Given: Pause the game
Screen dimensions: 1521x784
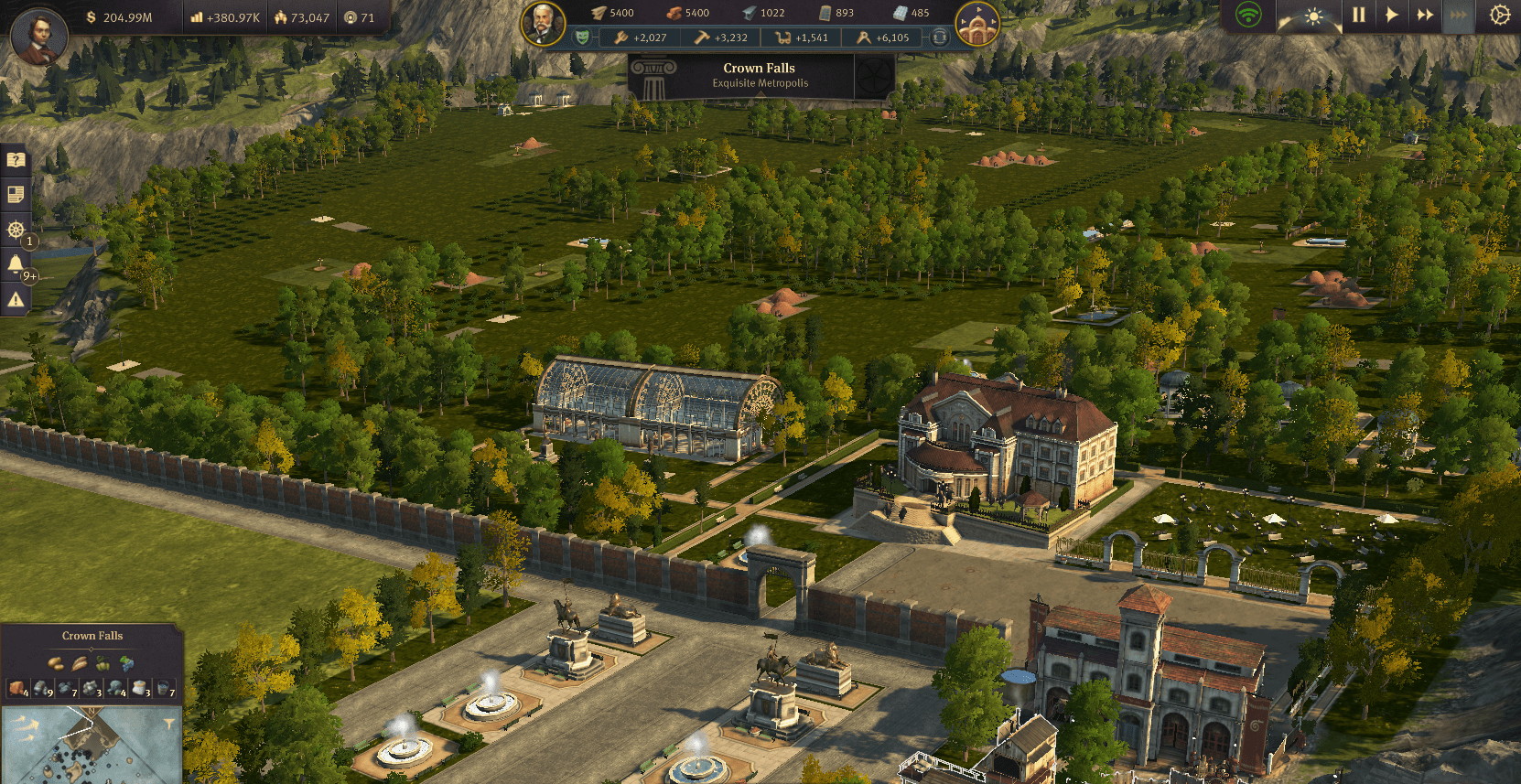Looking at the screenshot, I should 1359,15.
